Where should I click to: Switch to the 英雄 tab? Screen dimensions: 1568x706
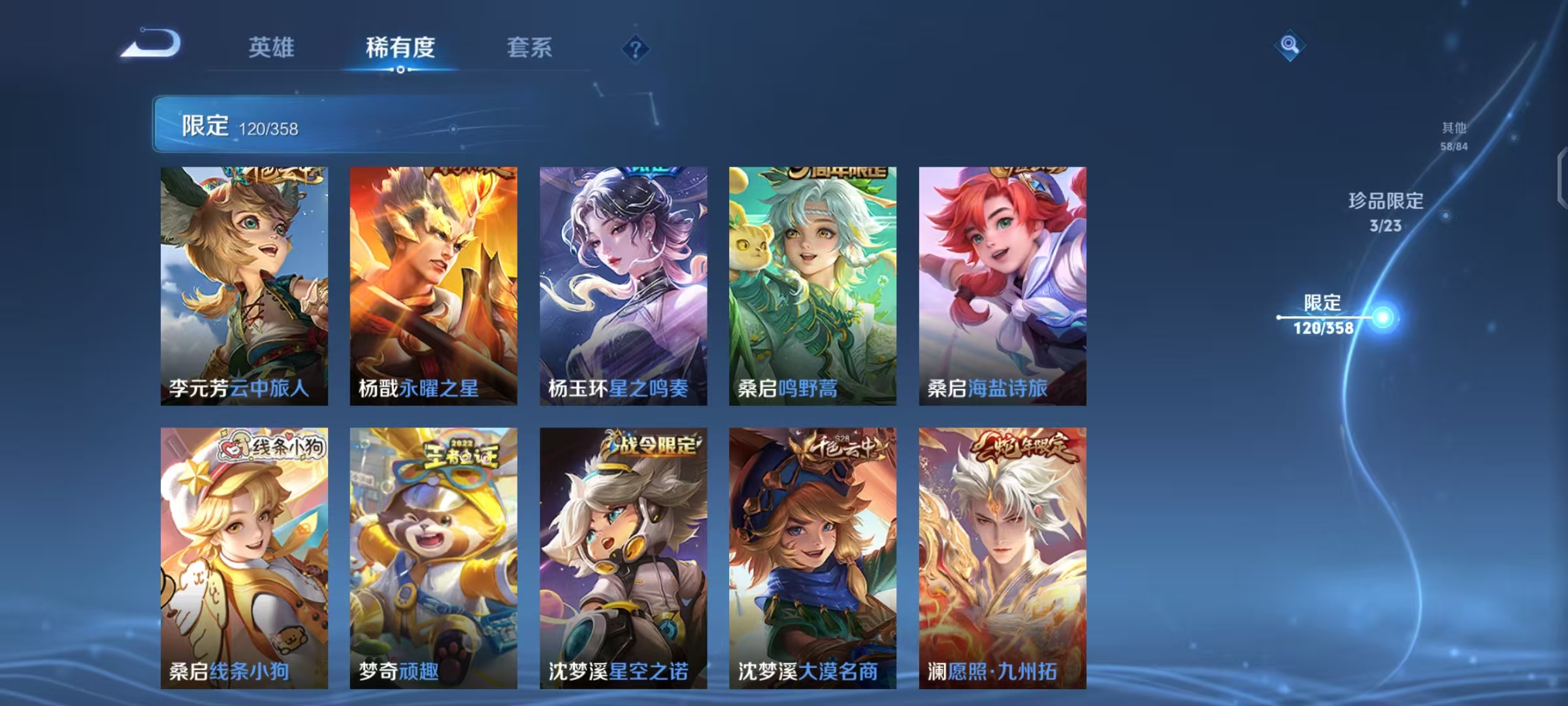[272, 48]
